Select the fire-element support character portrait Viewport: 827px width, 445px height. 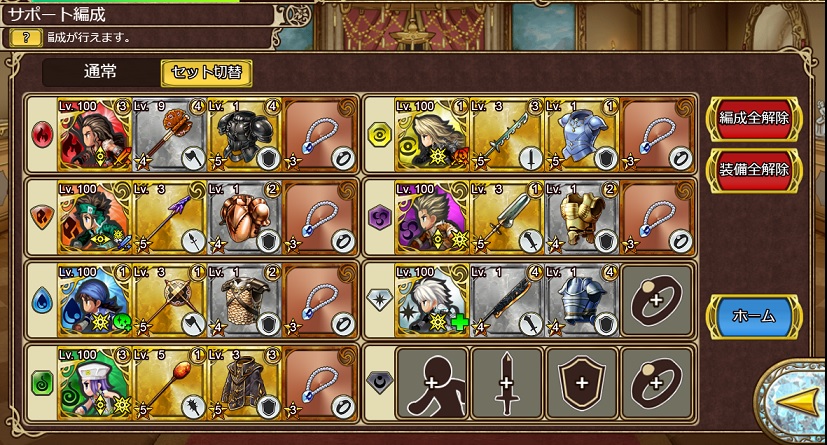pyautogui.click(x=95, y=133)
